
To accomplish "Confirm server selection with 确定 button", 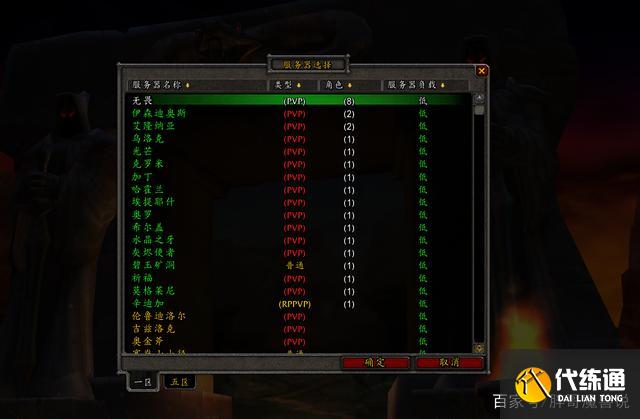I will point(374,362).
